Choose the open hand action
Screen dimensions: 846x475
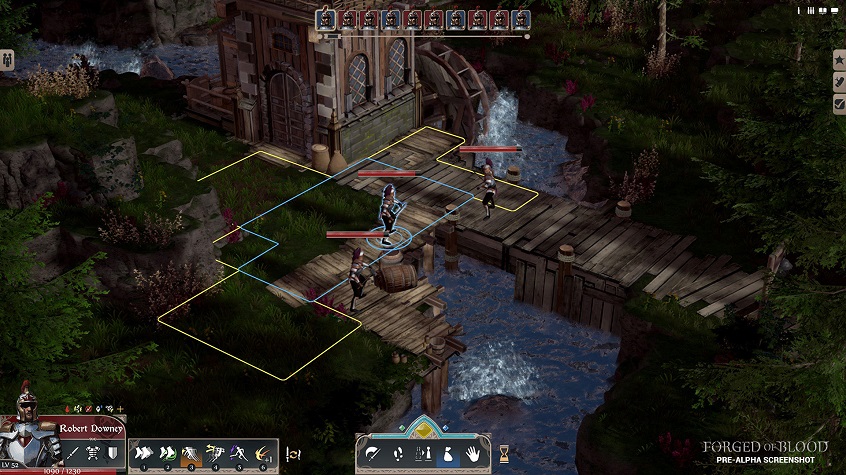[472, 454]
